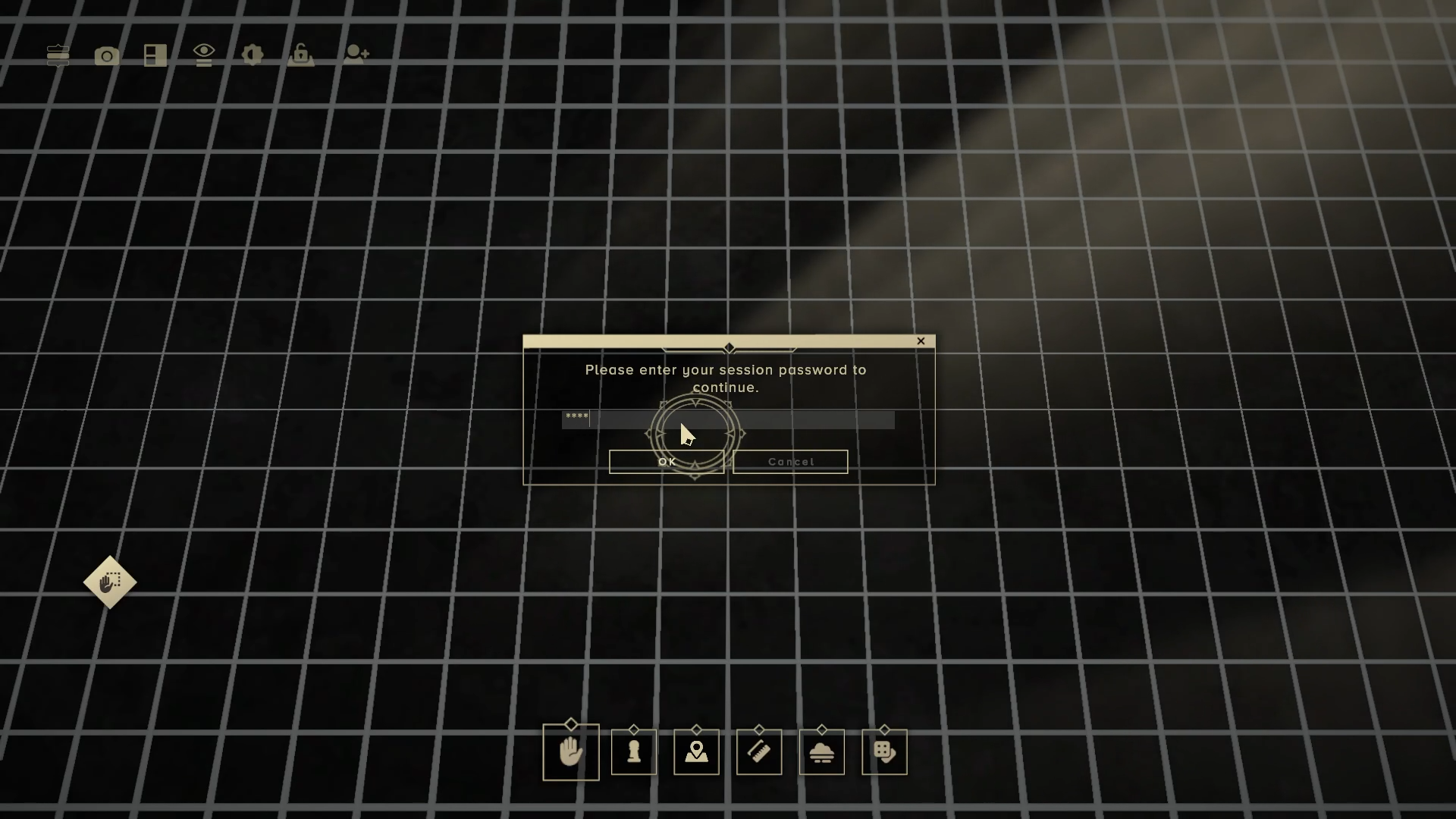Viewport: 1456px width, 819px height.
Task: Click the session password input field
Action: click(x=727, y=420)
